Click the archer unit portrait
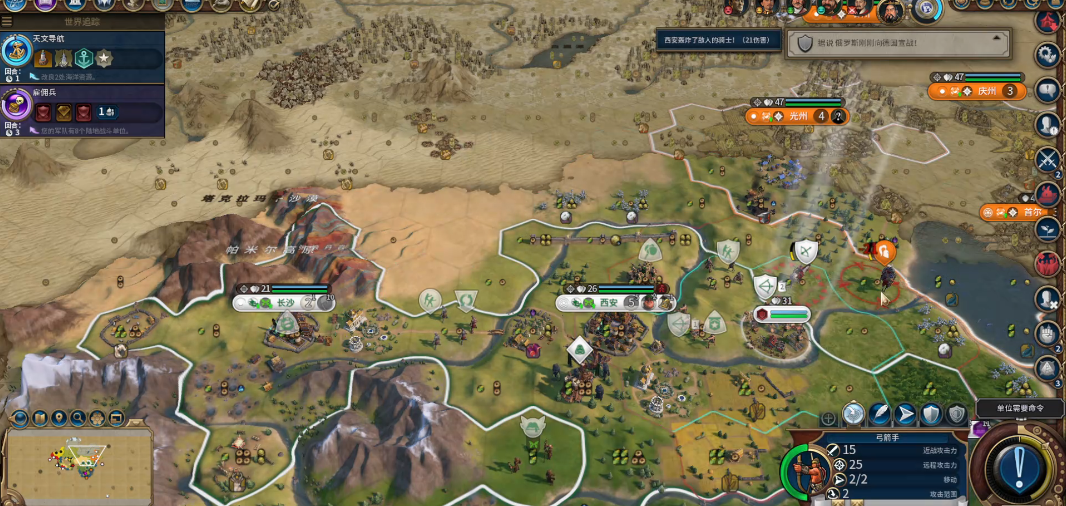The width and height of the screenshot is (1066, 506). [x=807, y=470]
